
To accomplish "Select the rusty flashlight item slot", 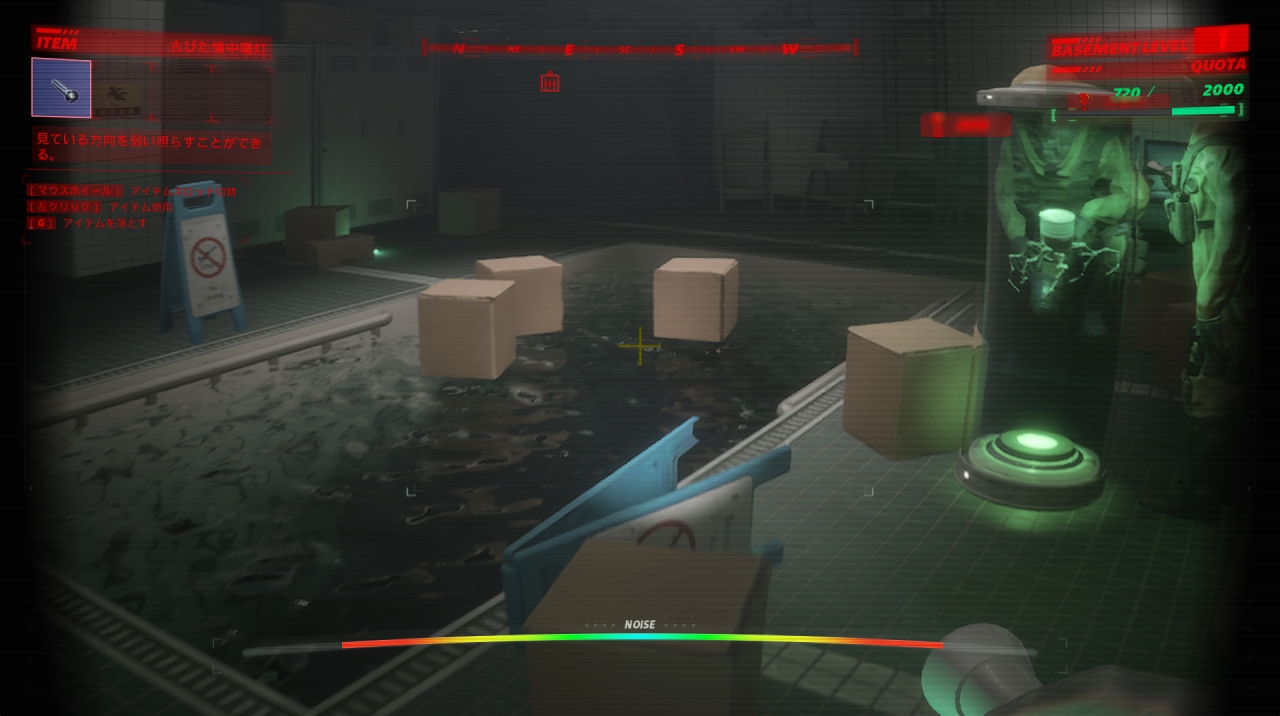I will coord(61,88).
